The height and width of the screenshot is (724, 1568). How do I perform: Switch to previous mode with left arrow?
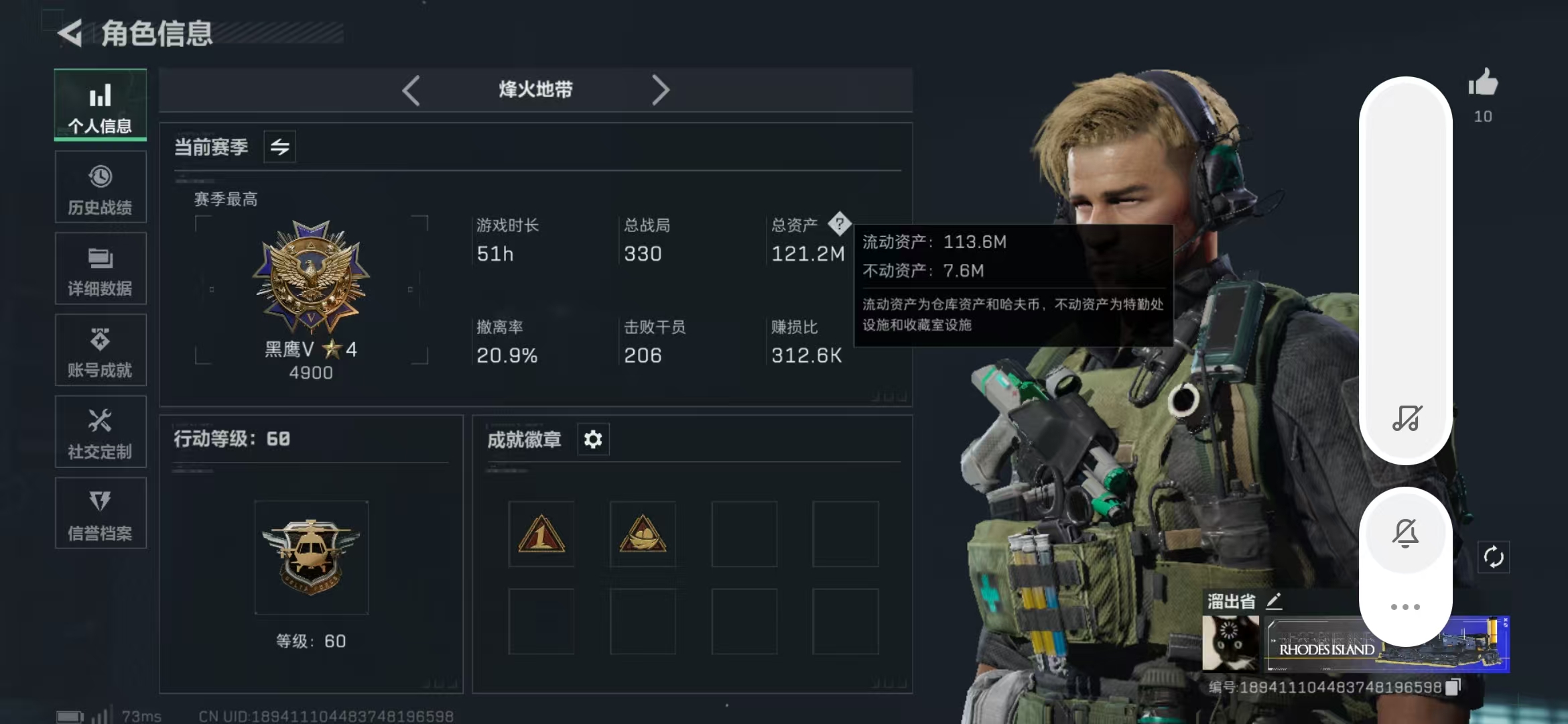(x=412, y=89)
